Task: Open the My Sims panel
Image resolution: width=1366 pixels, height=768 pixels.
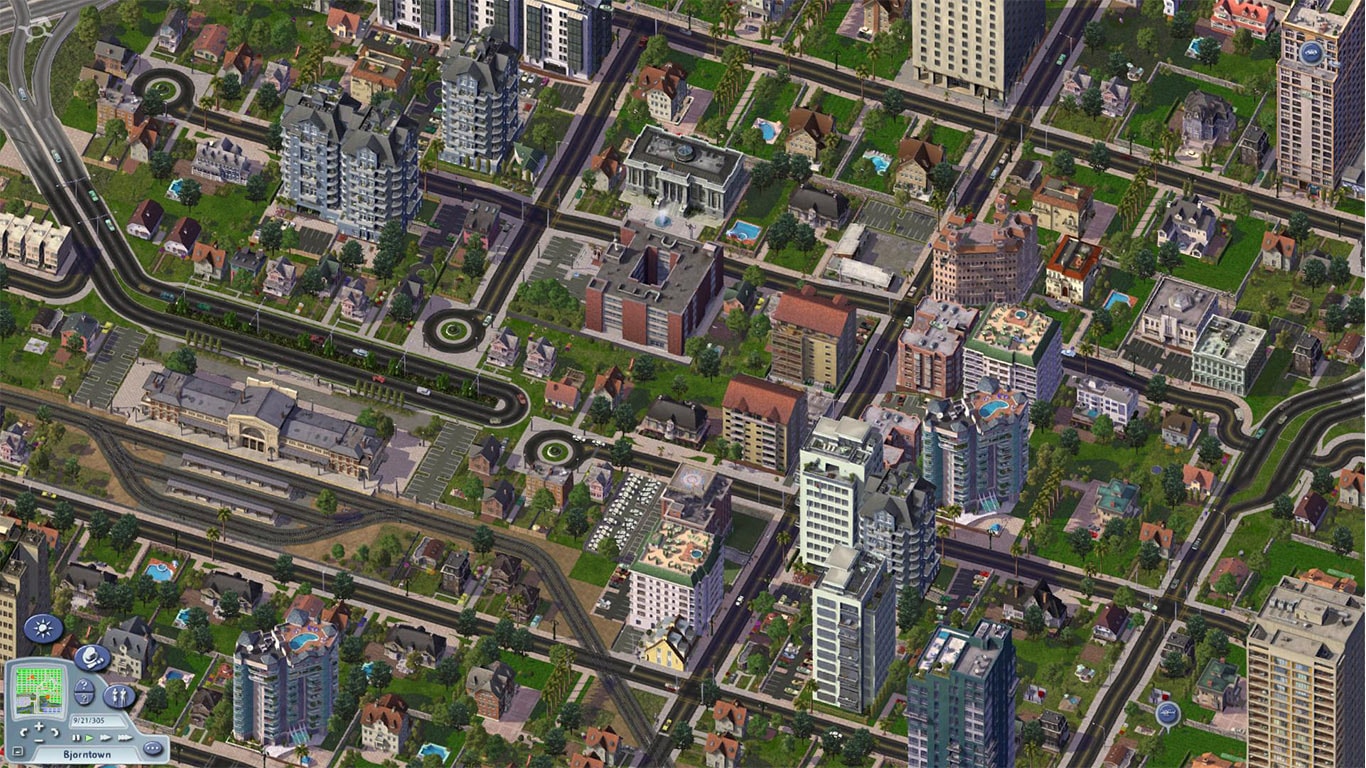Action: (x=119, y=696)
